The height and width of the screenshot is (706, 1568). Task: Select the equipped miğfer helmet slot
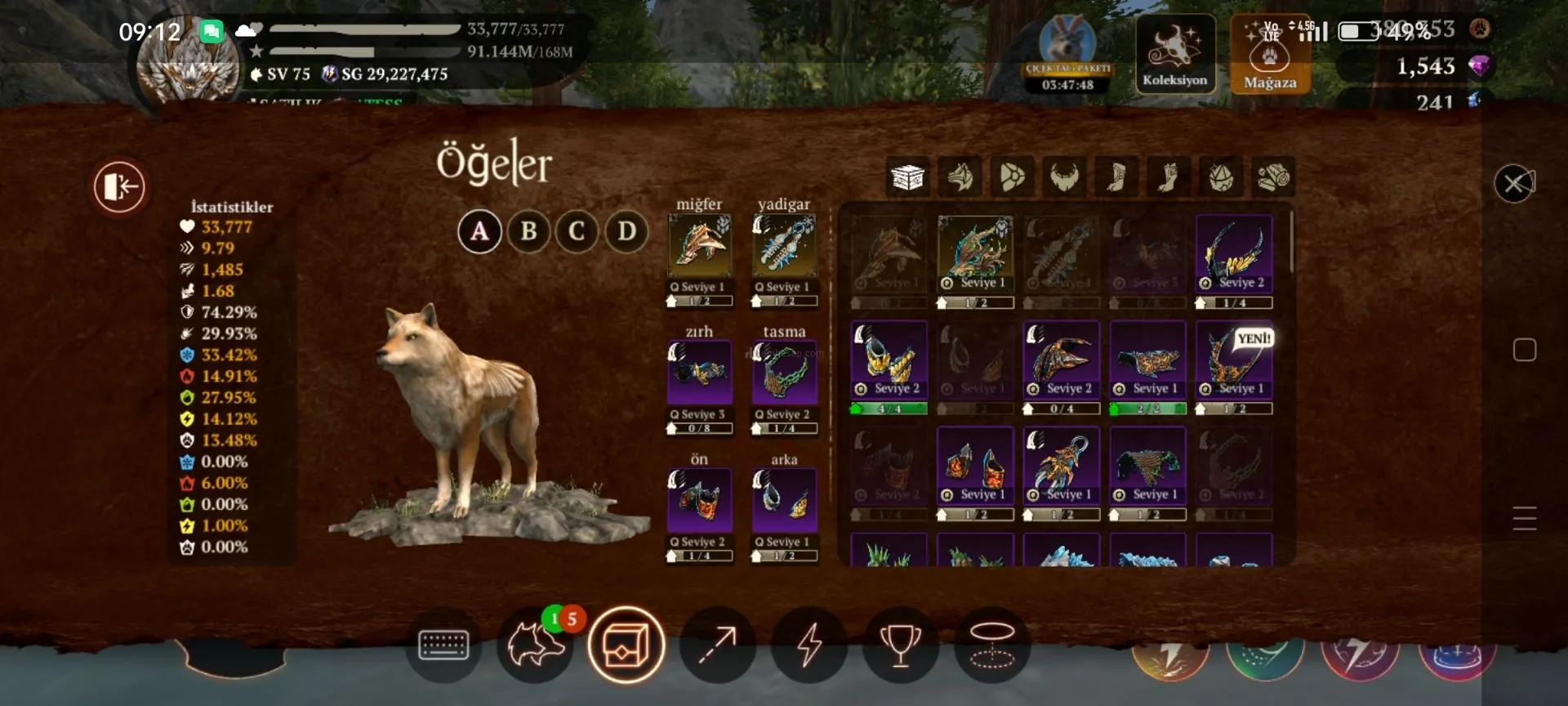coord(700,246)
